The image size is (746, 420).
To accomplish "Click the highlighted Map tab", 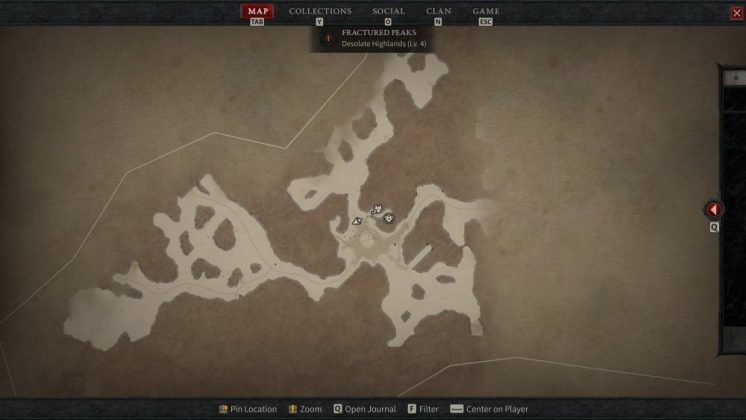I will click(x=257, y=11).
